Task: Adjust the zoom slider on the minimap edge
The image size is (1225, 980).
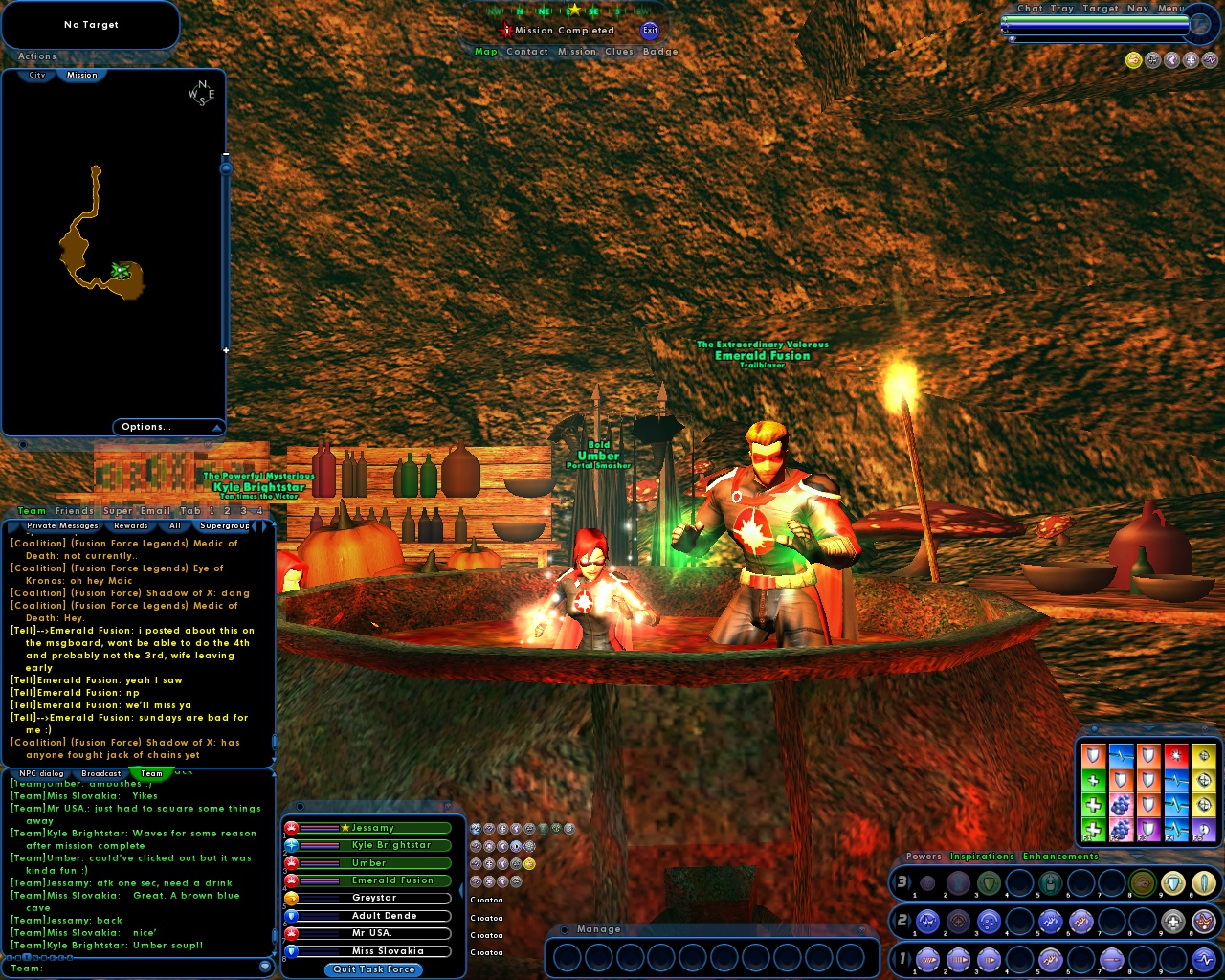Action: tap(227, 167)
